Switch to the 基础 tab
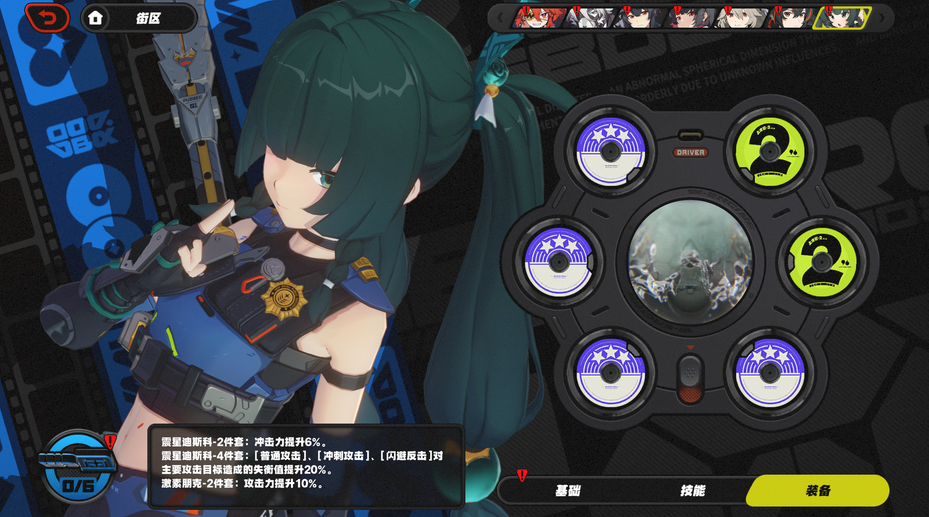Viewport: 929px width, 517px height. pyautogui.click(x=567, y=490)
